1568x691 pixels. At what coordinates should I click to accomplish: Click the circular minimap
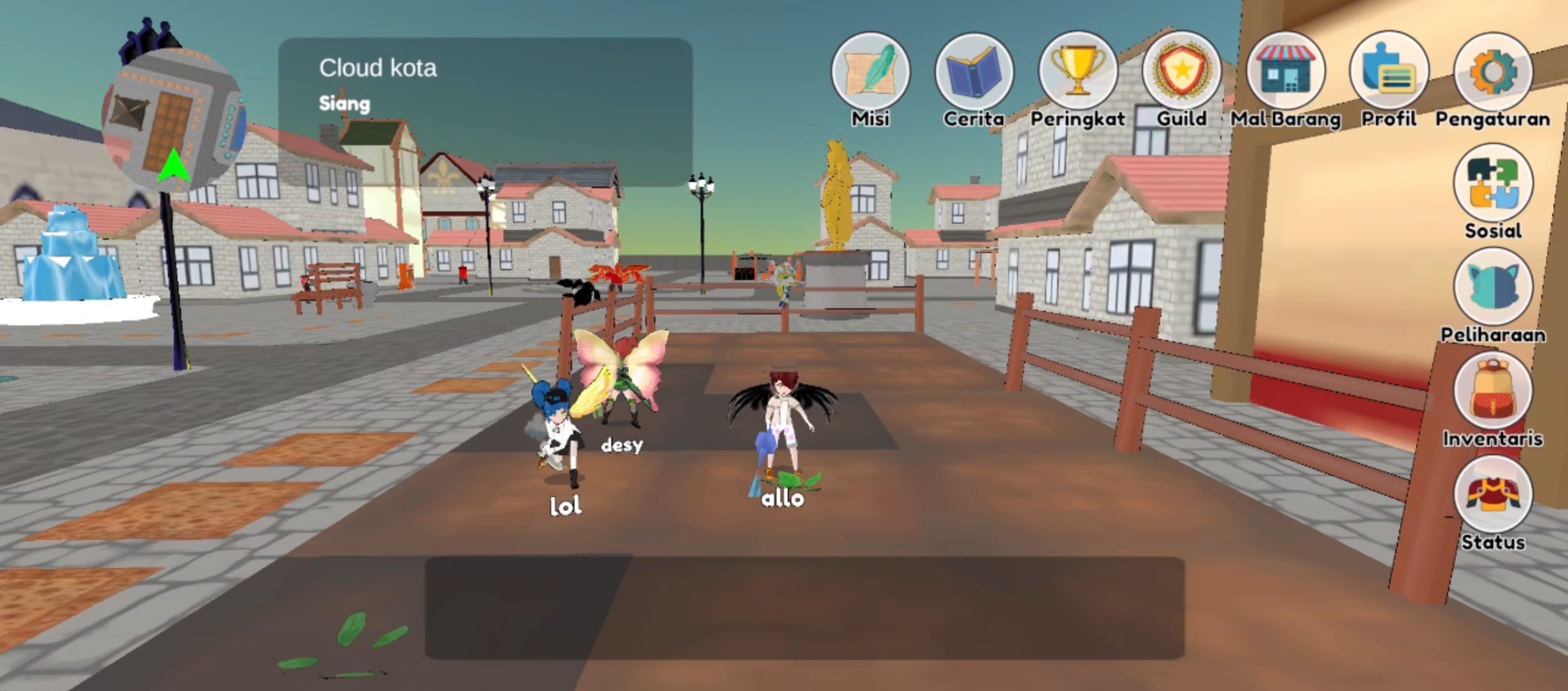(173, 121)
